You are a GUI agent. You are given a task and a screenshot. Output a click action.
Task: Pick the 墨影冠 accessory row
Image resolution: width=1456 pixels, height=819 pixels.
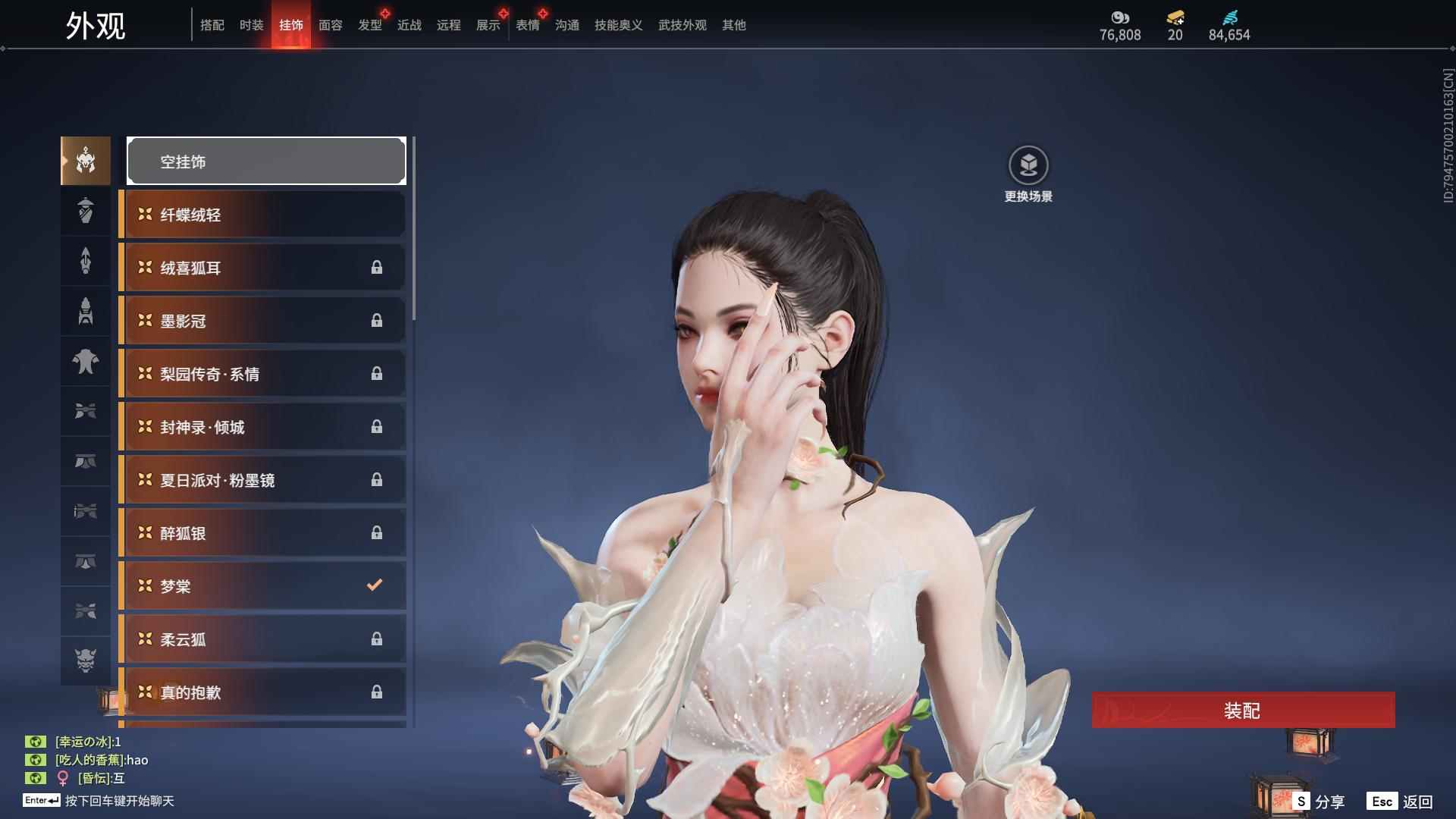tap(262, 321)
